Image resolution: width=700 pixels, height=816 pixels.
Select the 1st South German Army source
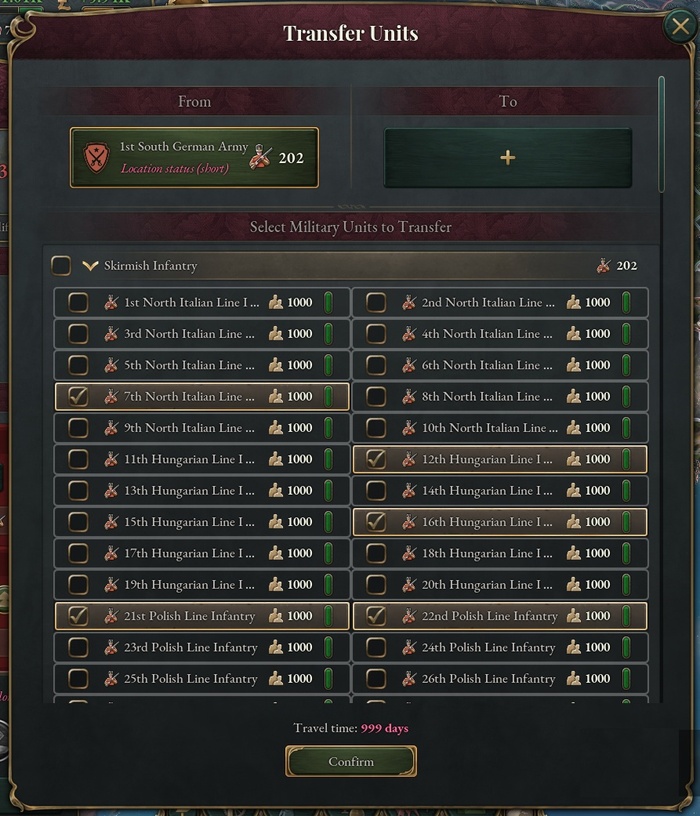tap(194, 158)
